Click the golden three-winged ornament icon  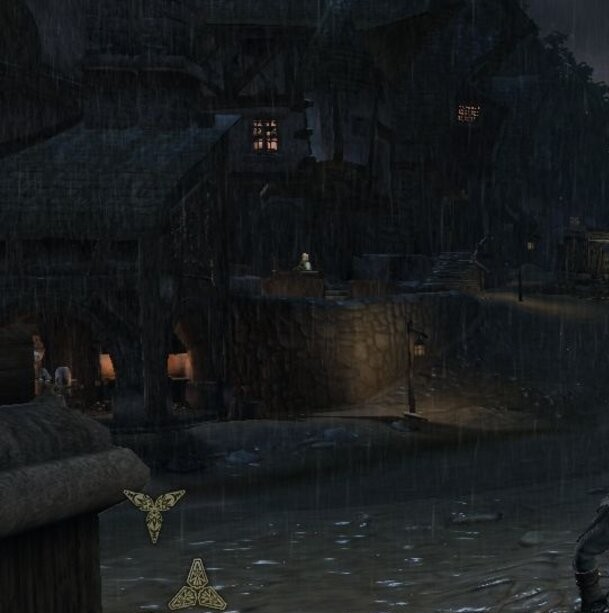[154, 510]
